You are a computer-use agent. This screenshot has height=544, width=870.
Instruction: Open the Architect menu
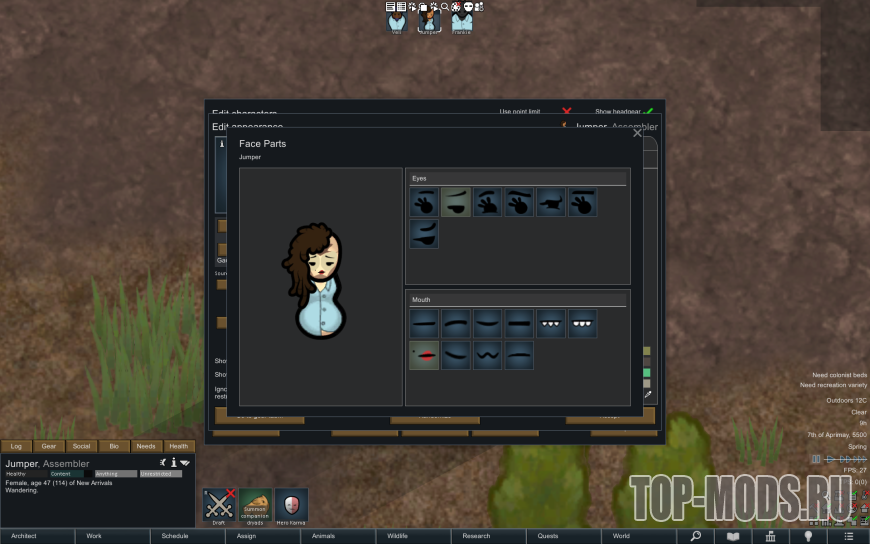[x=24, y=536]
